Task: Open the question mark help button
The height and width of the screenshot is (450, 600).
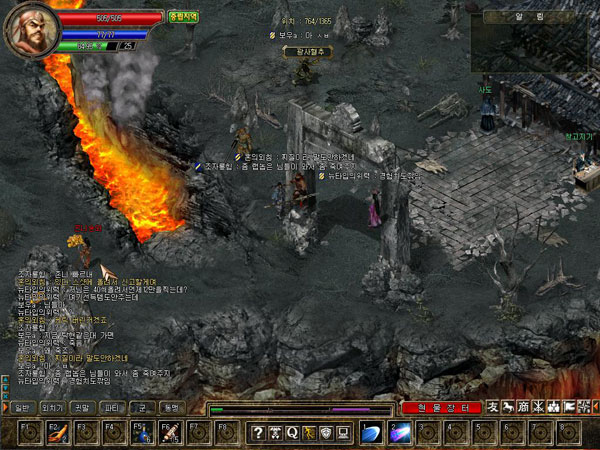Action: (x=258, y=433)
